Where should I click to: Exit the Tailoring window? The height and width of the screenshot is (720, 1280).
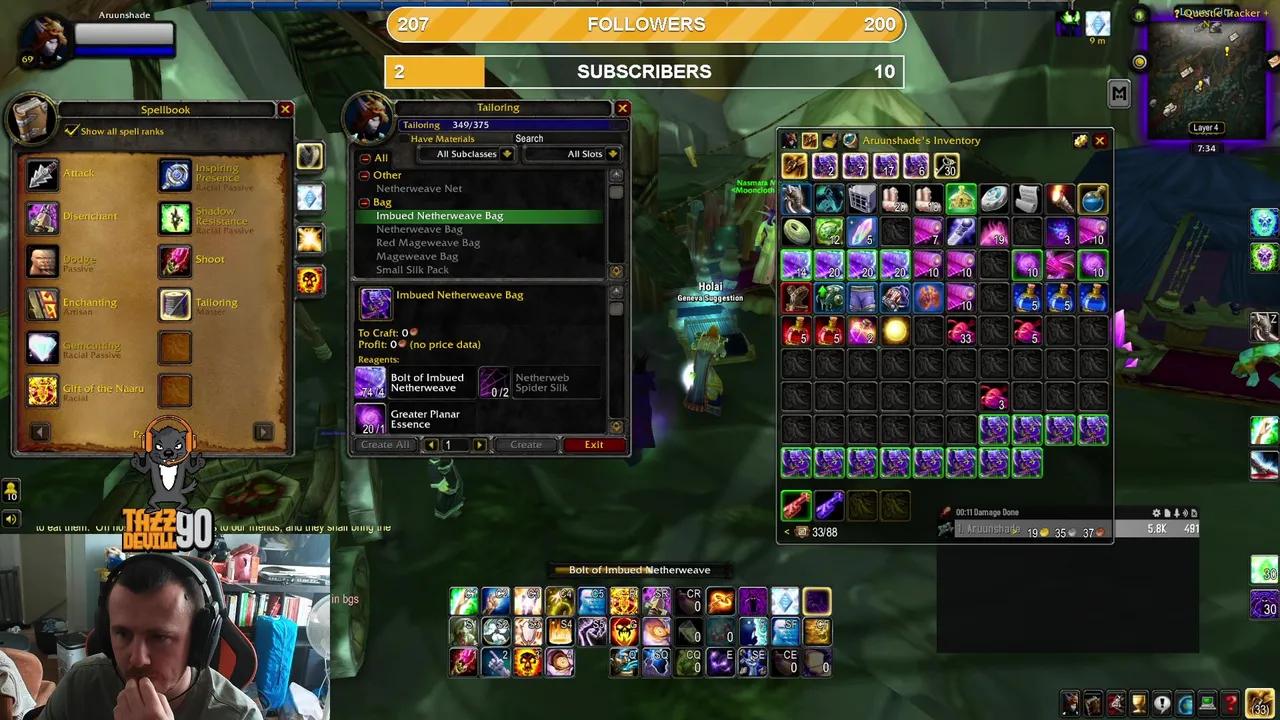coord(593,444)
